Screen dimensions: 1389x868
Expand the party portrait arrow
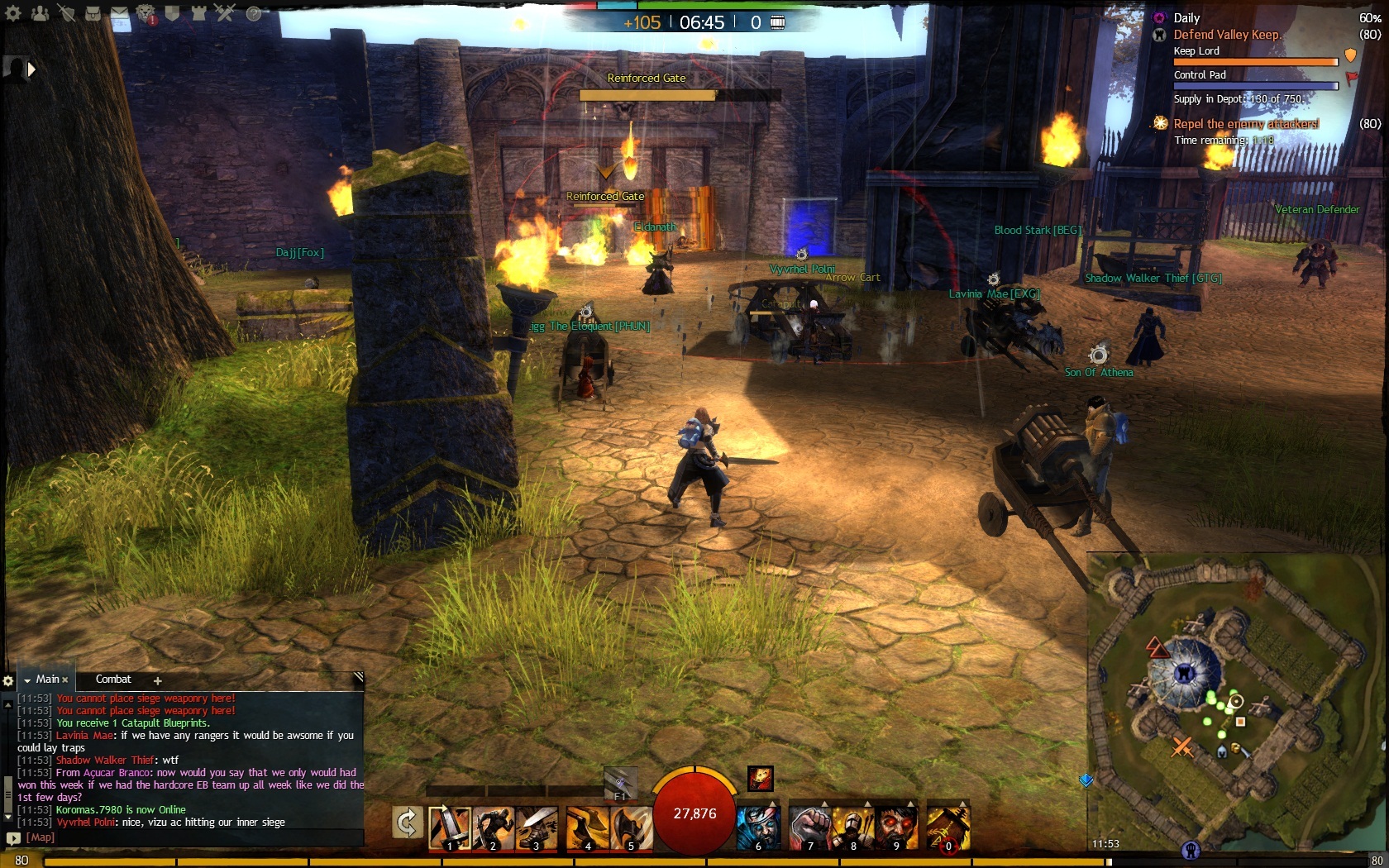31,69
